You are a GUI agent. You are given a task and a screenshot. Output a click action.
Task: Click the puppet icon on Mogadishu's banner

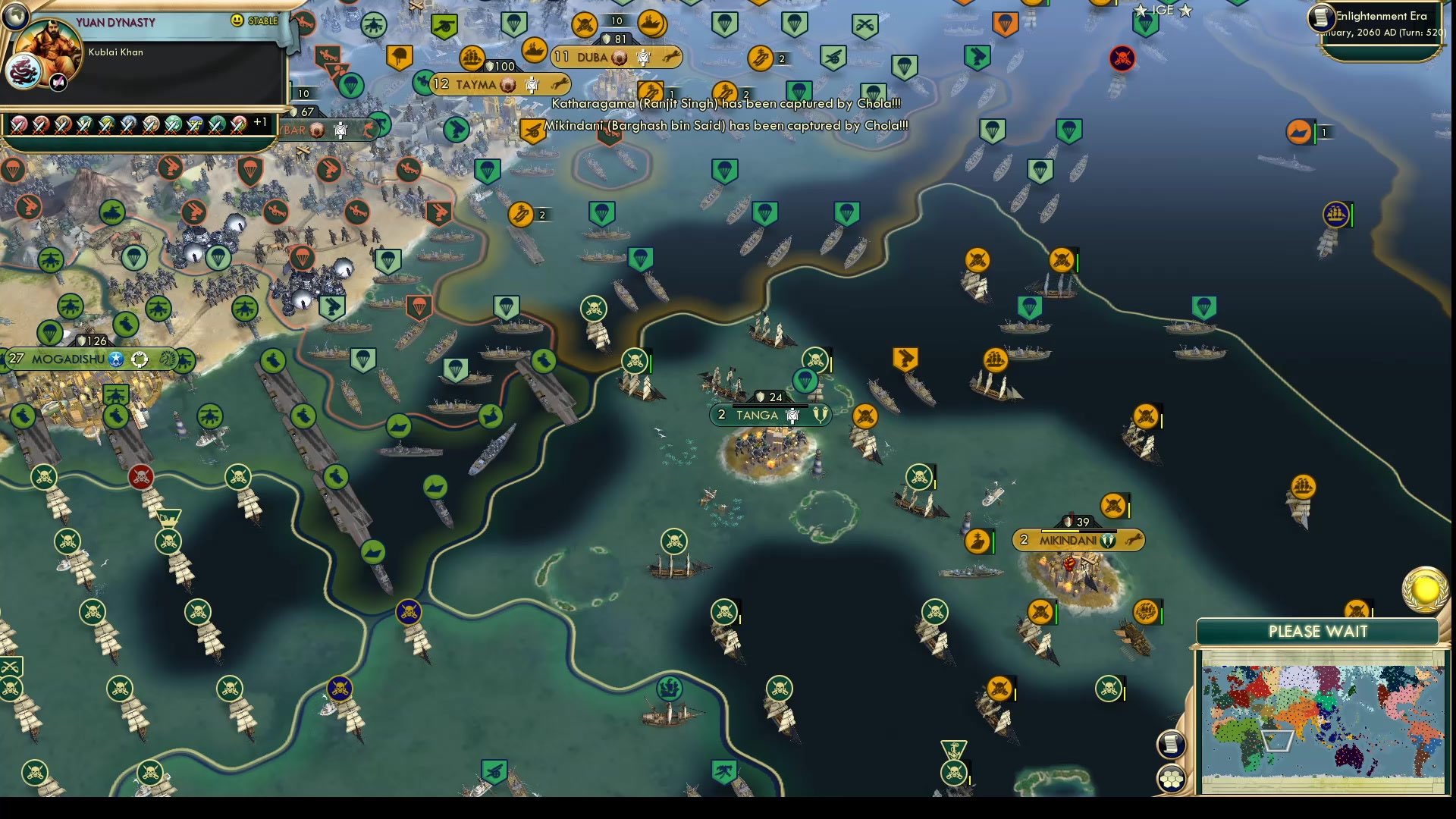point(141,360)
